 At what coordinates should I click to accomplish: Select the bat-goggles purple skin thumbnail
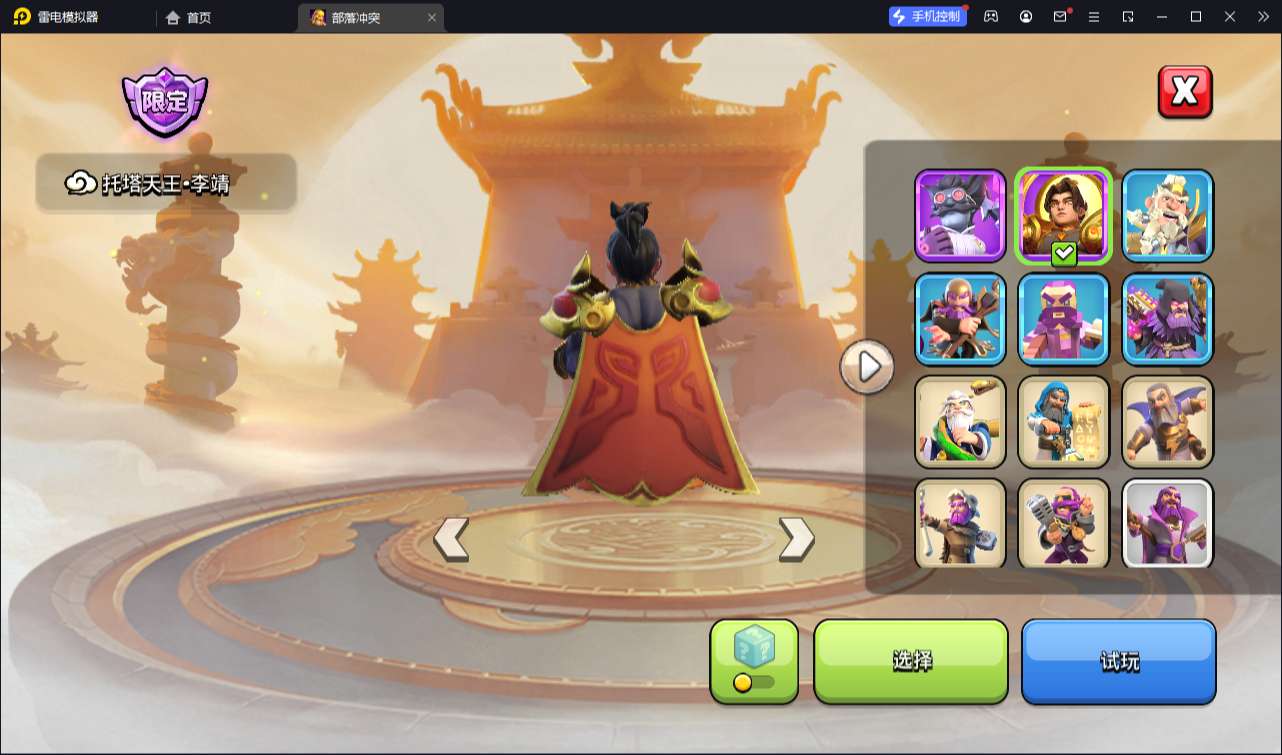(x=960, y=215)
